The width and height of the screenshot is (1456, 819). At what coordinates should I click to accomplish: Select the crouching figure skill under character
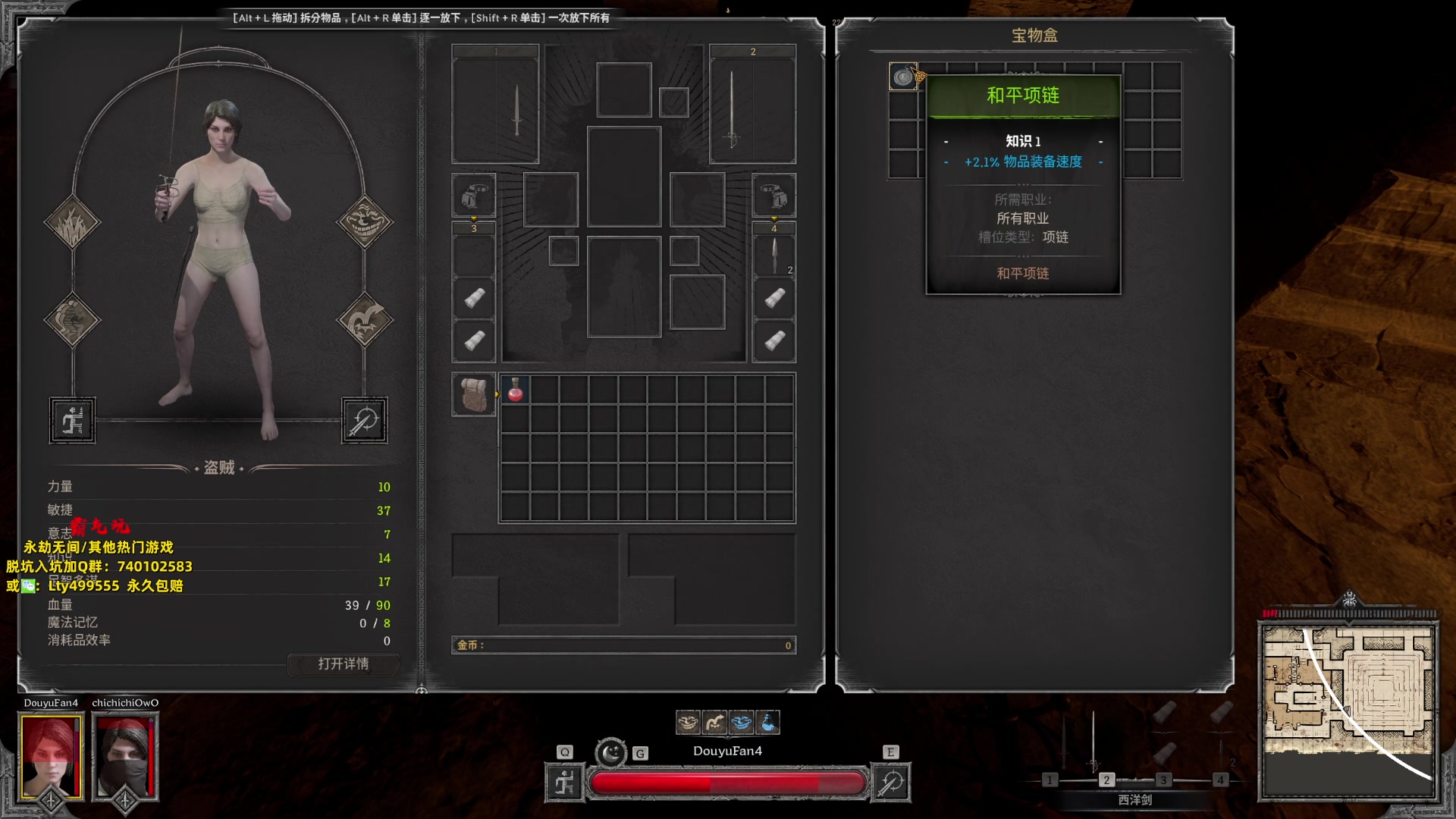point(73,420)
